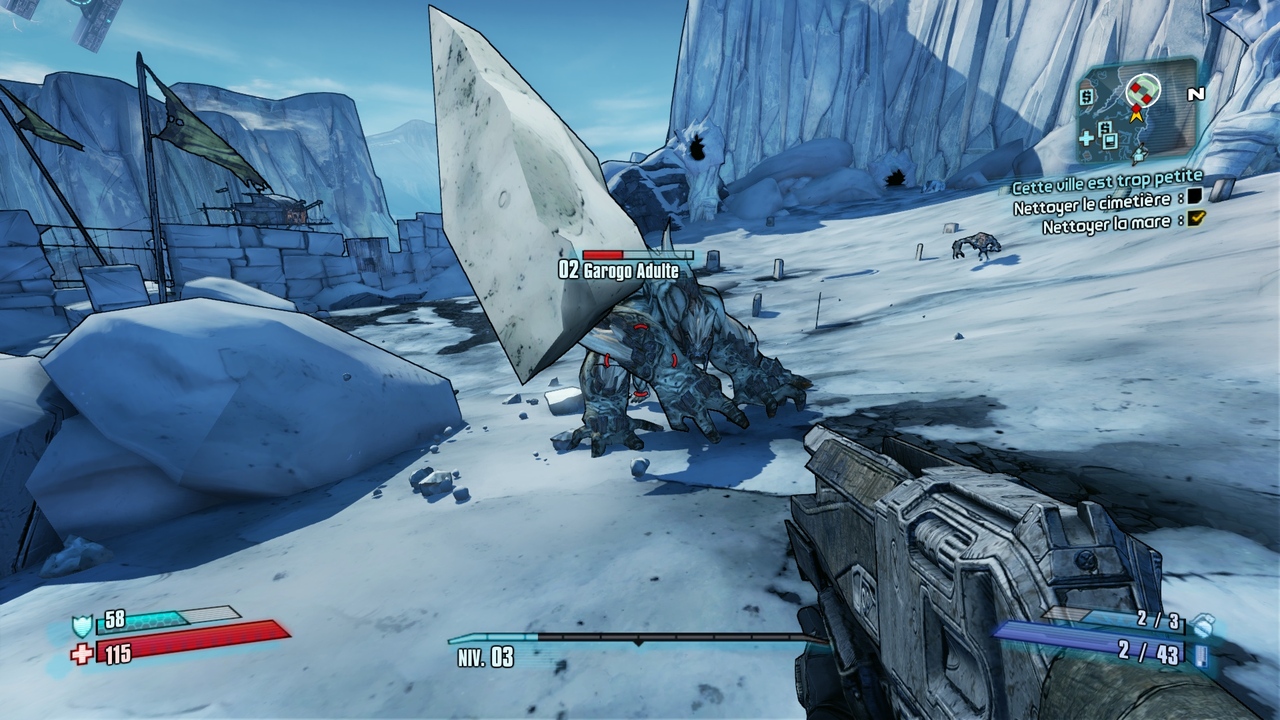The image size is (1280, 720).
Task: Click the checked 'Nettoyer la mare' checkbox
Action: [1196, 218]
